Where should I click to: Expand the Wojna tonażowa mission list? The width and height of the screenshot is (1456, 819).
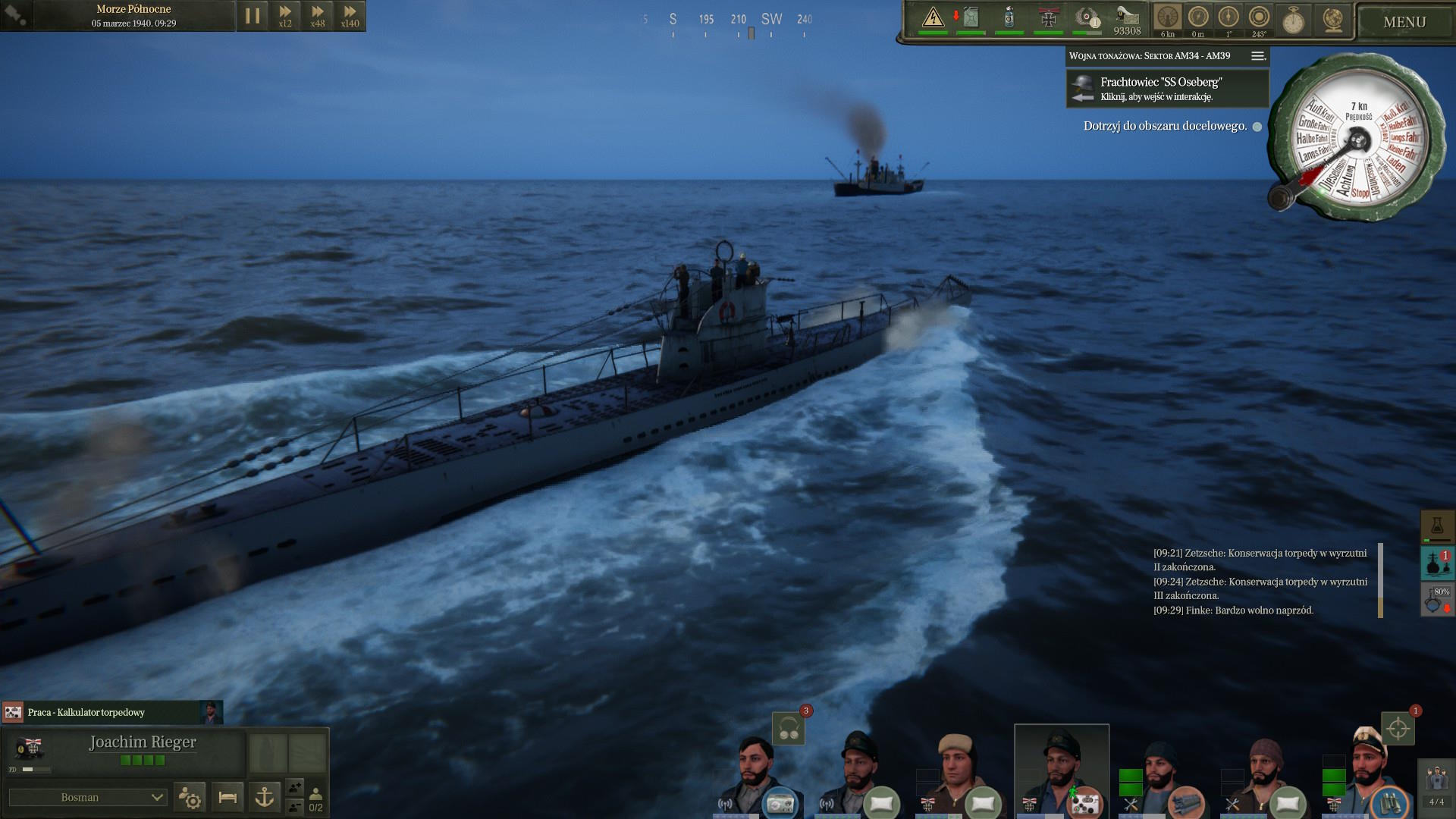coord(1257,56)
